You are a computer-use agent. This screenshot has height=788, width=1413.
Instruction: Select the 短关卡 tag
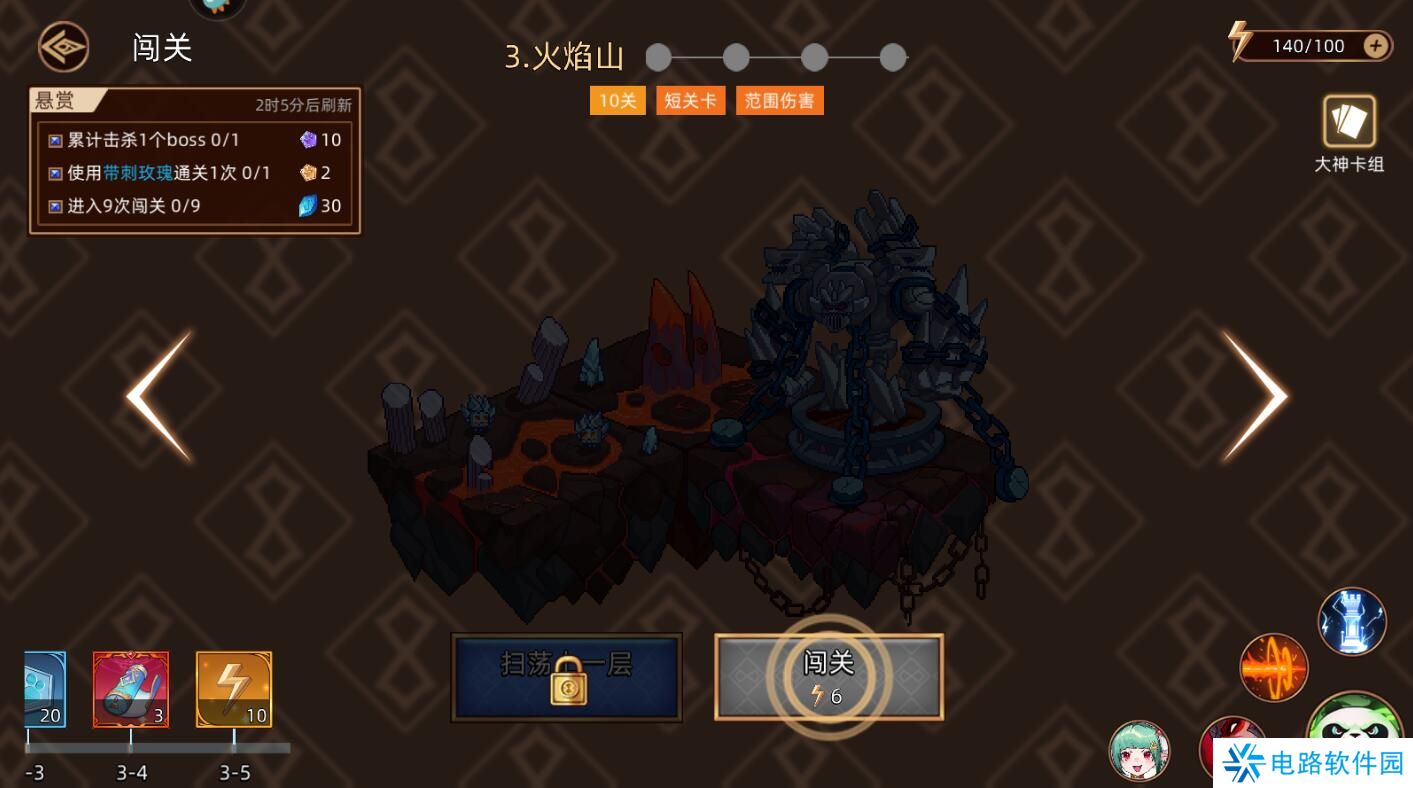click(690, 100)
